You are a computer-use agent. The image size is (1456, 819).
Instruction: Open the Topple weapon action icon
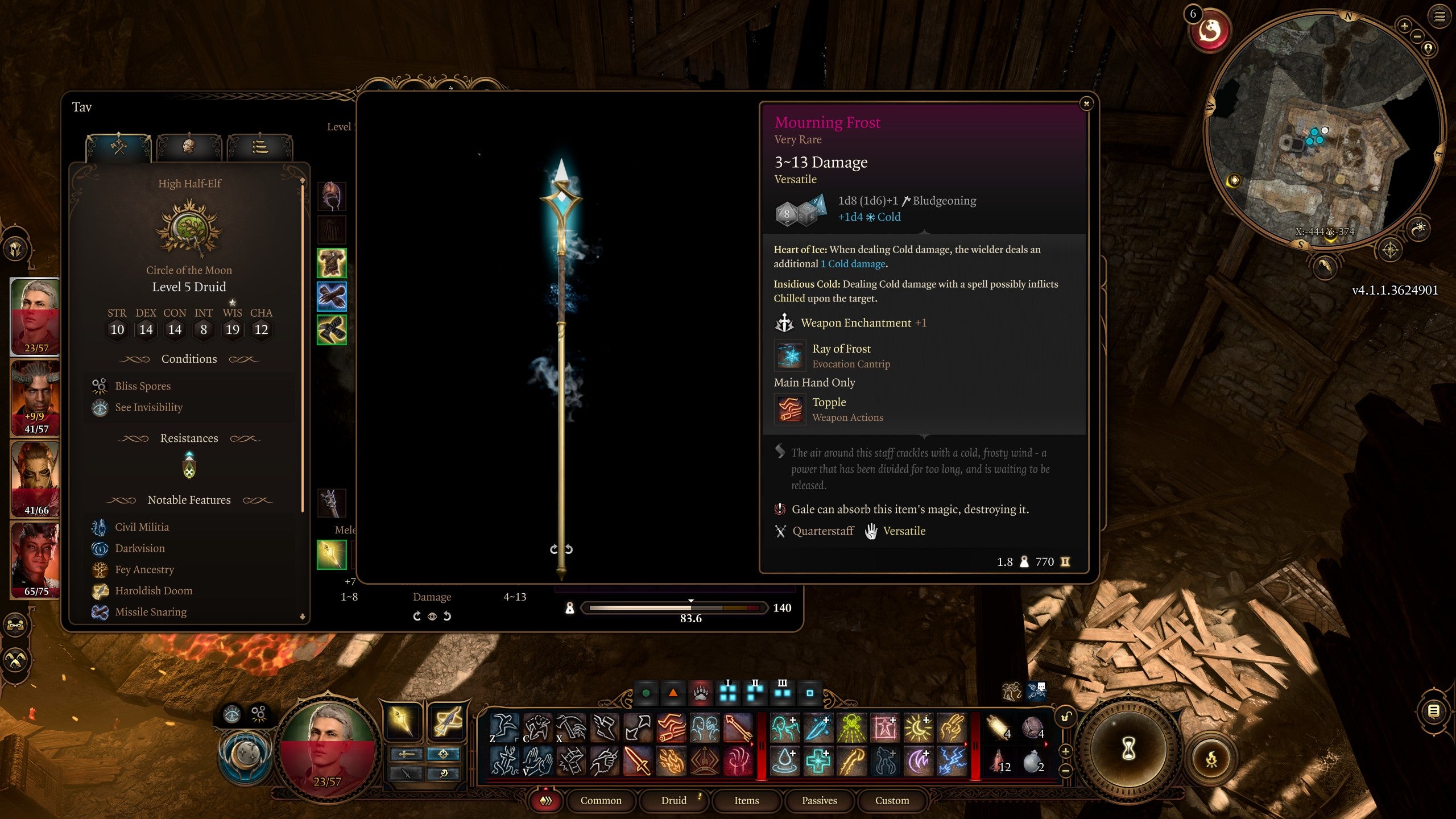789,409
